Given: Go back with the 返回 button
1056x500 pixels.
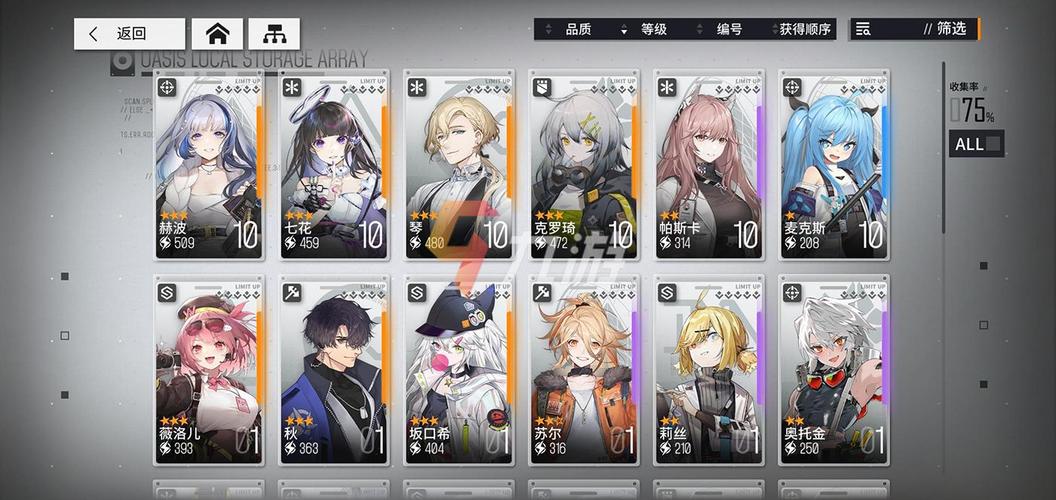Looking at the screenshot, I should [129, 34].
